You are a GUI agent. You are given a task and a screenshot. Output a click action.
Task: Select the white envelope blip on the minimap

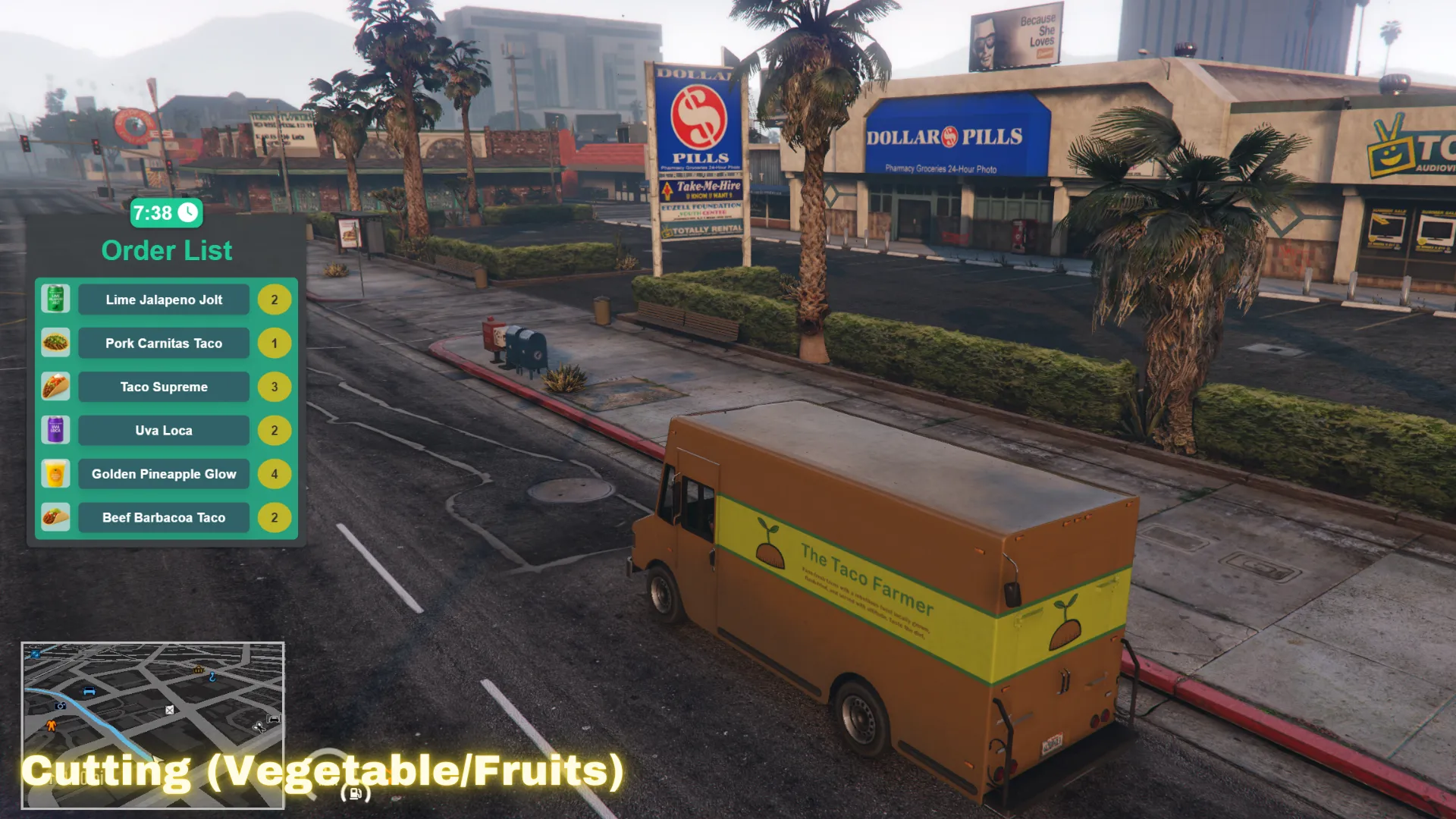click(x=169, y=710)
